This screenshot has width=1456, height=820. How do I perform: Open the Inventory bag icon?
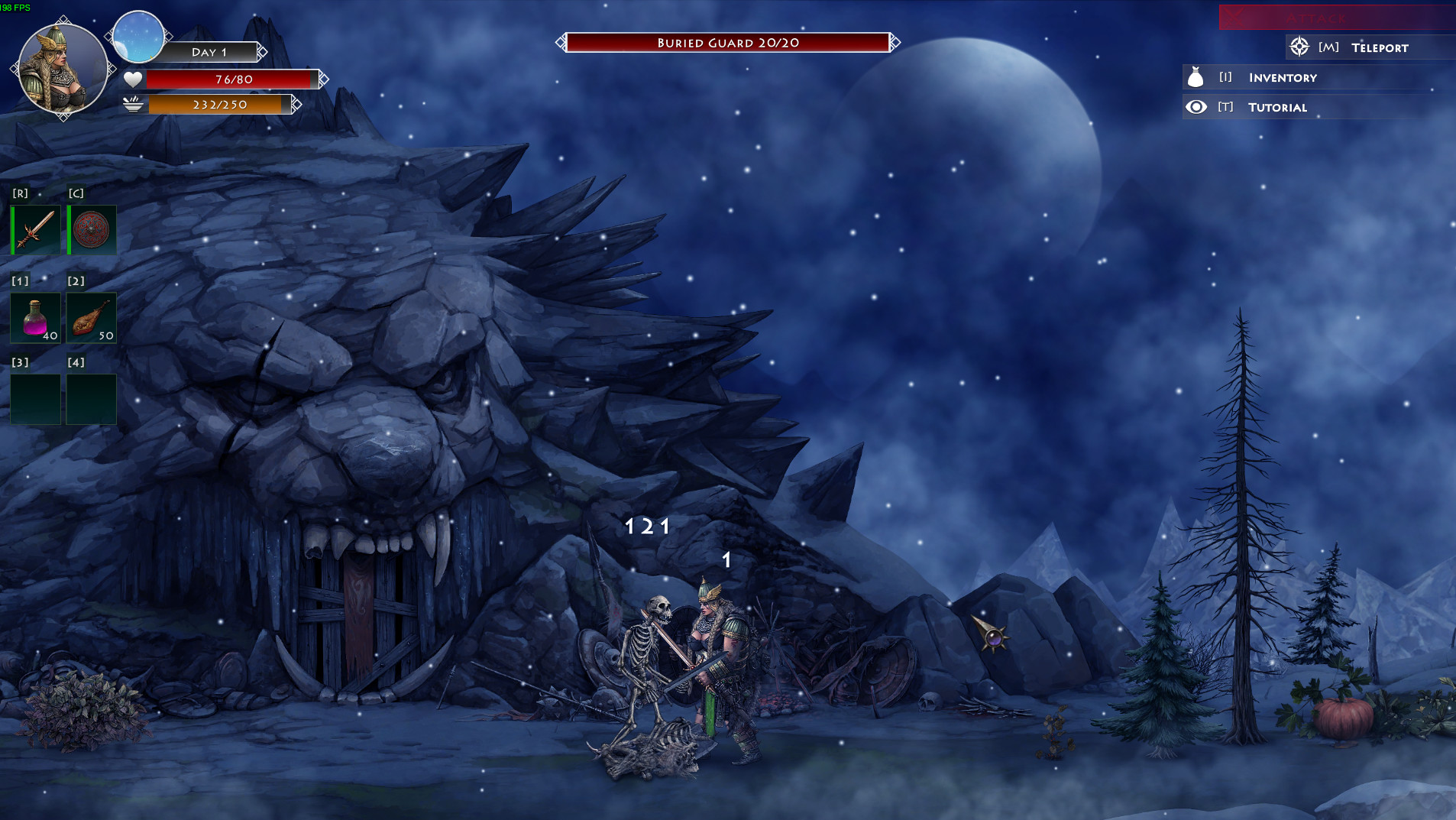(1196, 77)
